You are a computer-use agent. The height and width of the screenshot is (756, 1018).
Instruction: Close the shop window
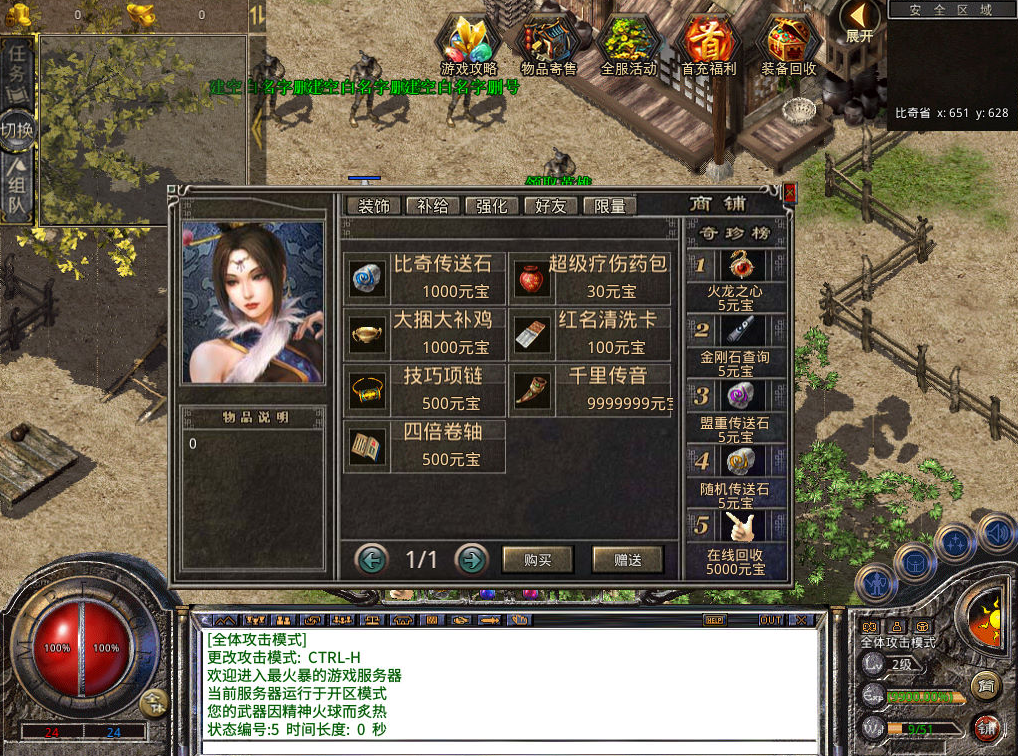coord(790,192)
